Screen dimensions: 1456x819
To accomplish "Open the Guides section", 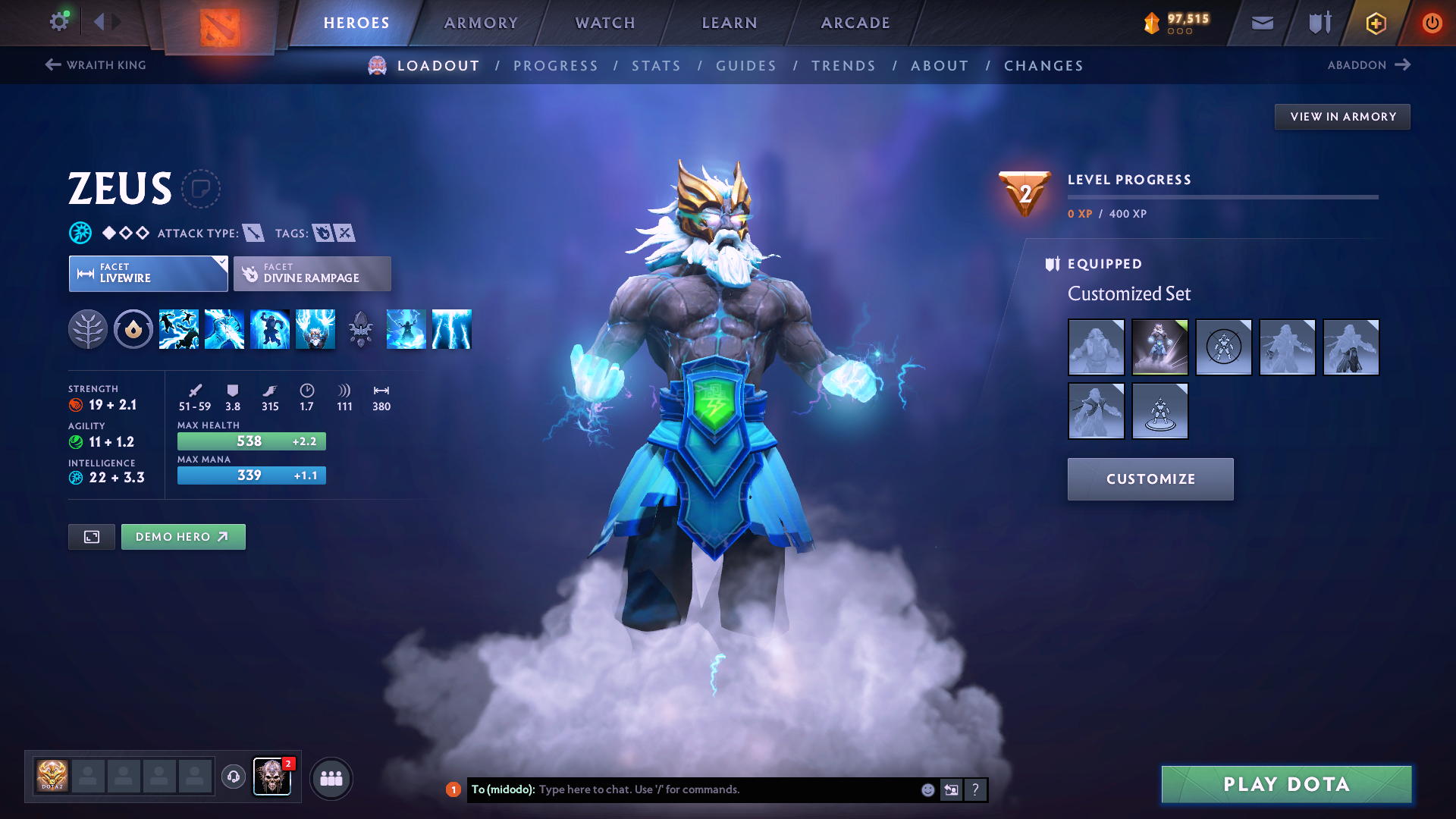I will tap(746, 66).
